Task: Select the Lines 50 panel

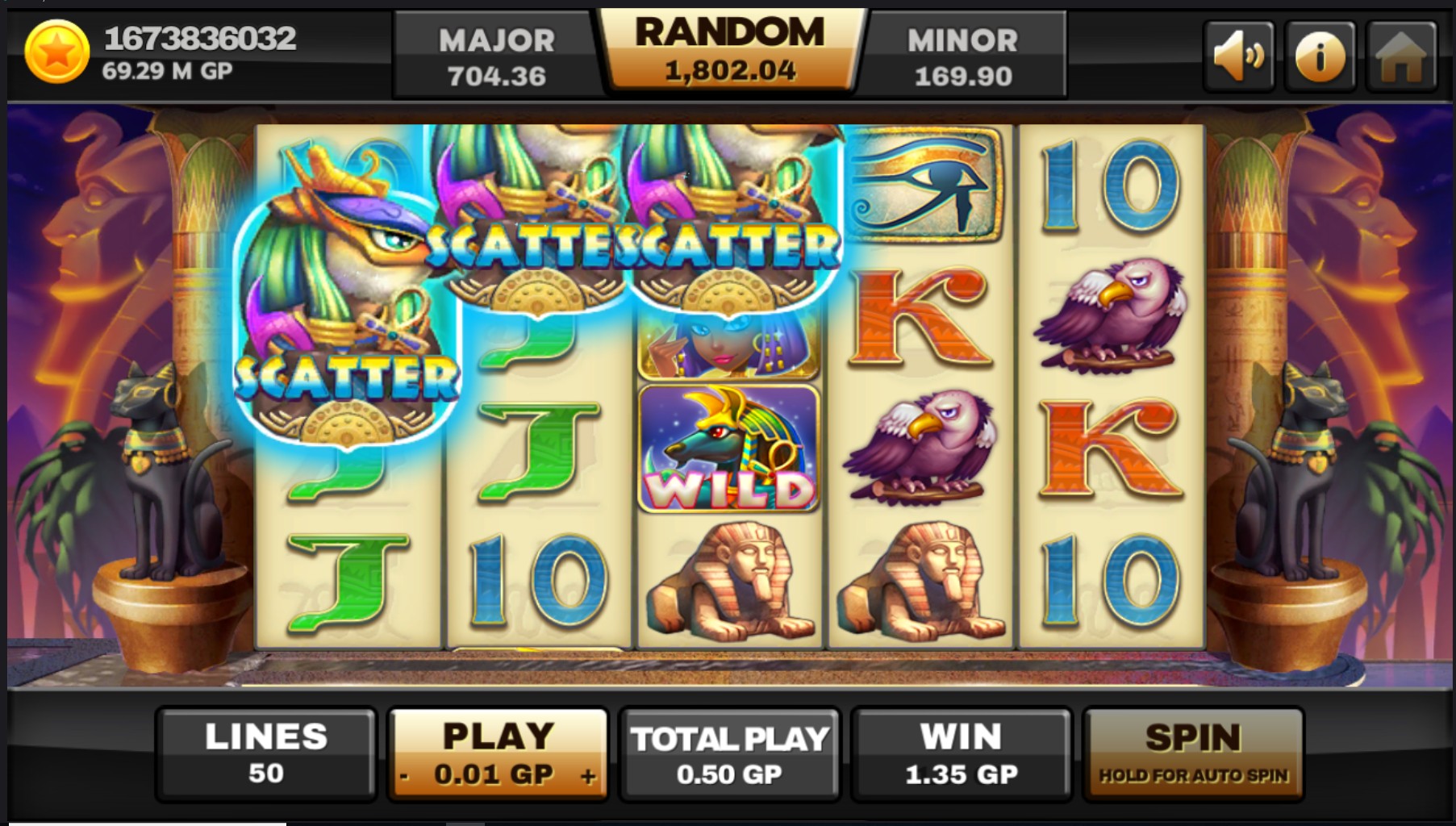Action: click(266, 753)
